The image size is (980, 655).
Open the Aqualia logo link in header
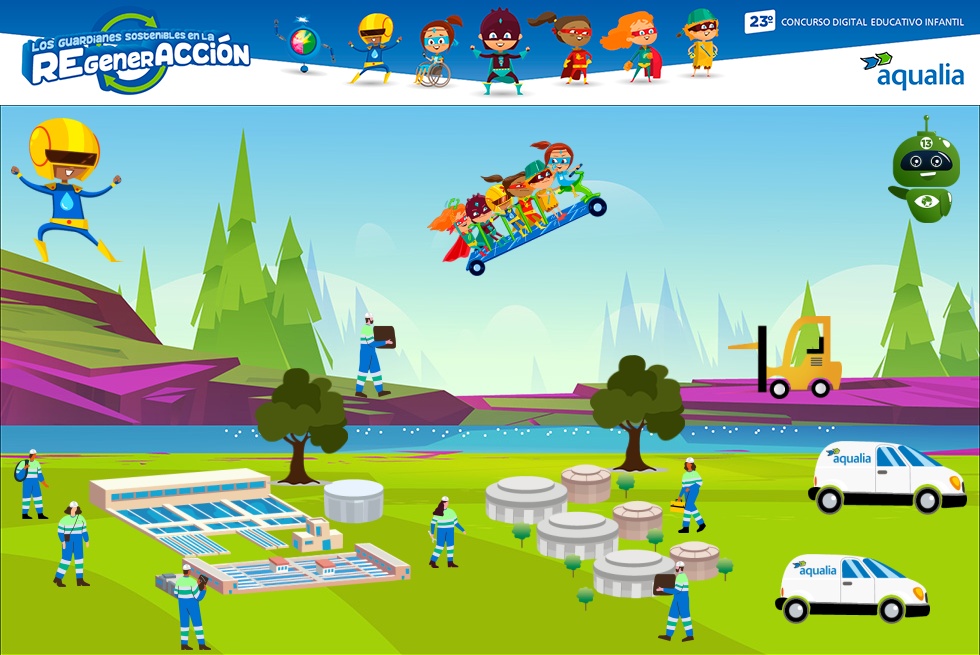tap(911, 68)
